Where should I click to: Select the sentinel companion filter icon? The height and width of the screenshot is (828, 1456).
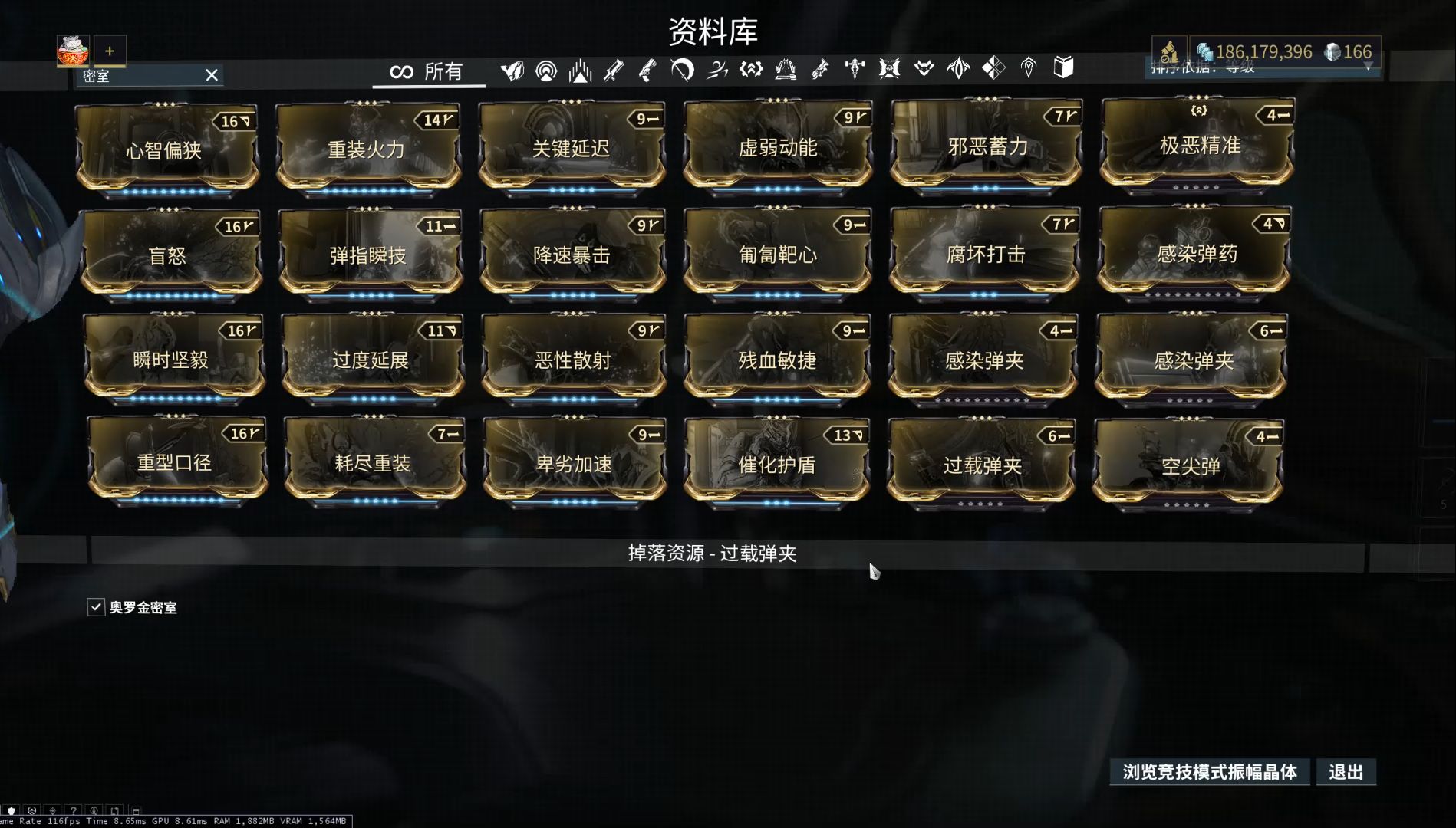[925, 69]
